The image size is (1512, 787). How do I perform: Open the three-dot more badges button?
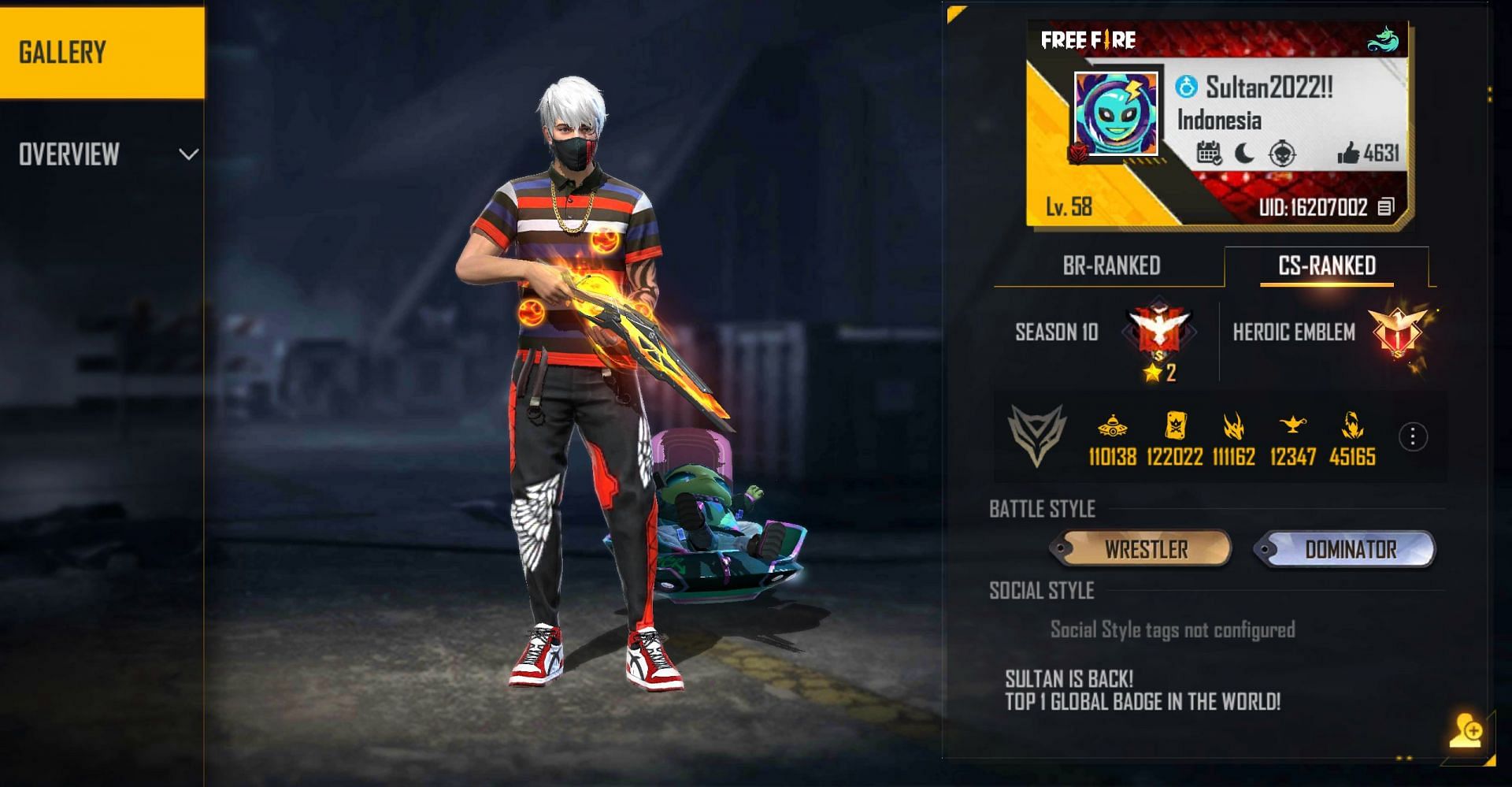point(1413,436)
